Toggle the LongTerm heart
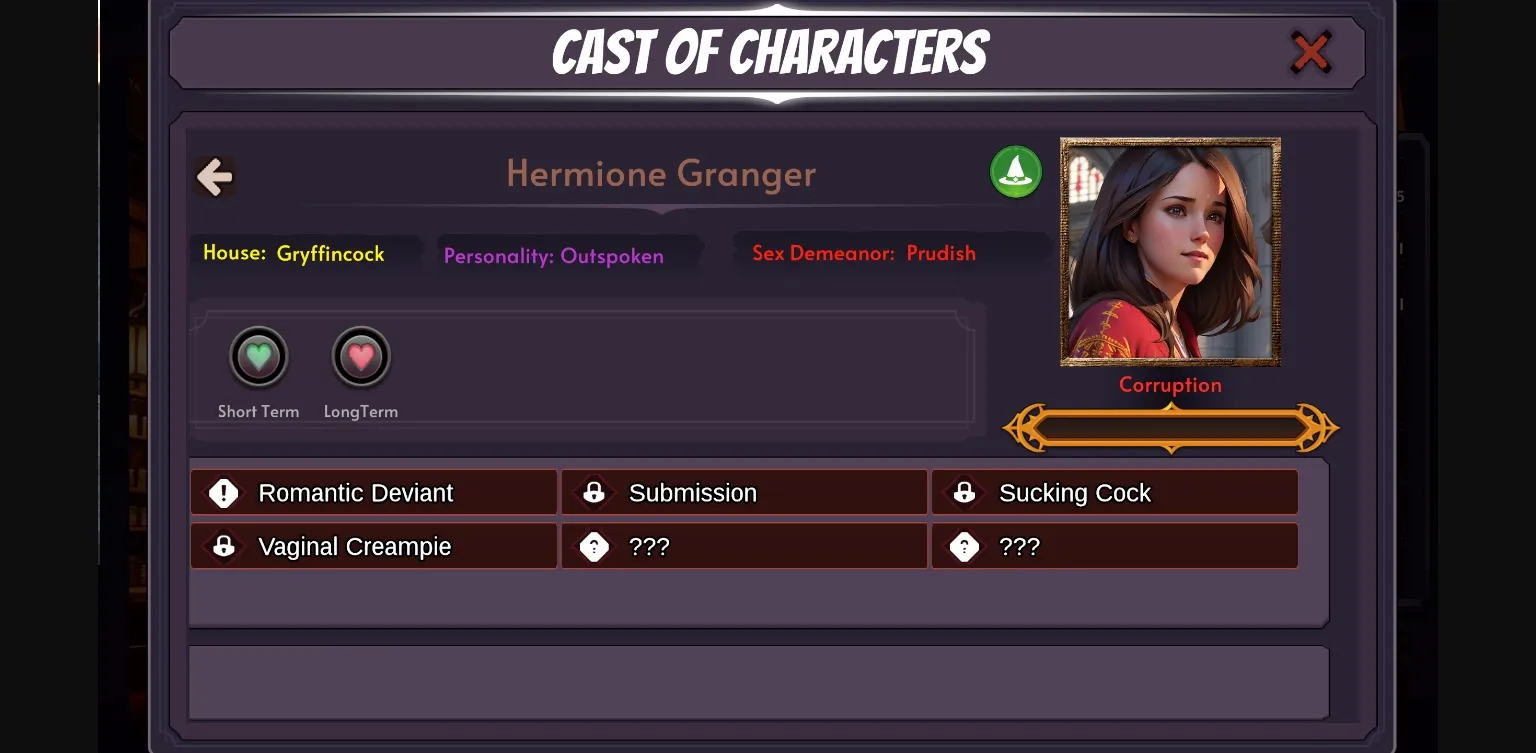 coord(360,356)
